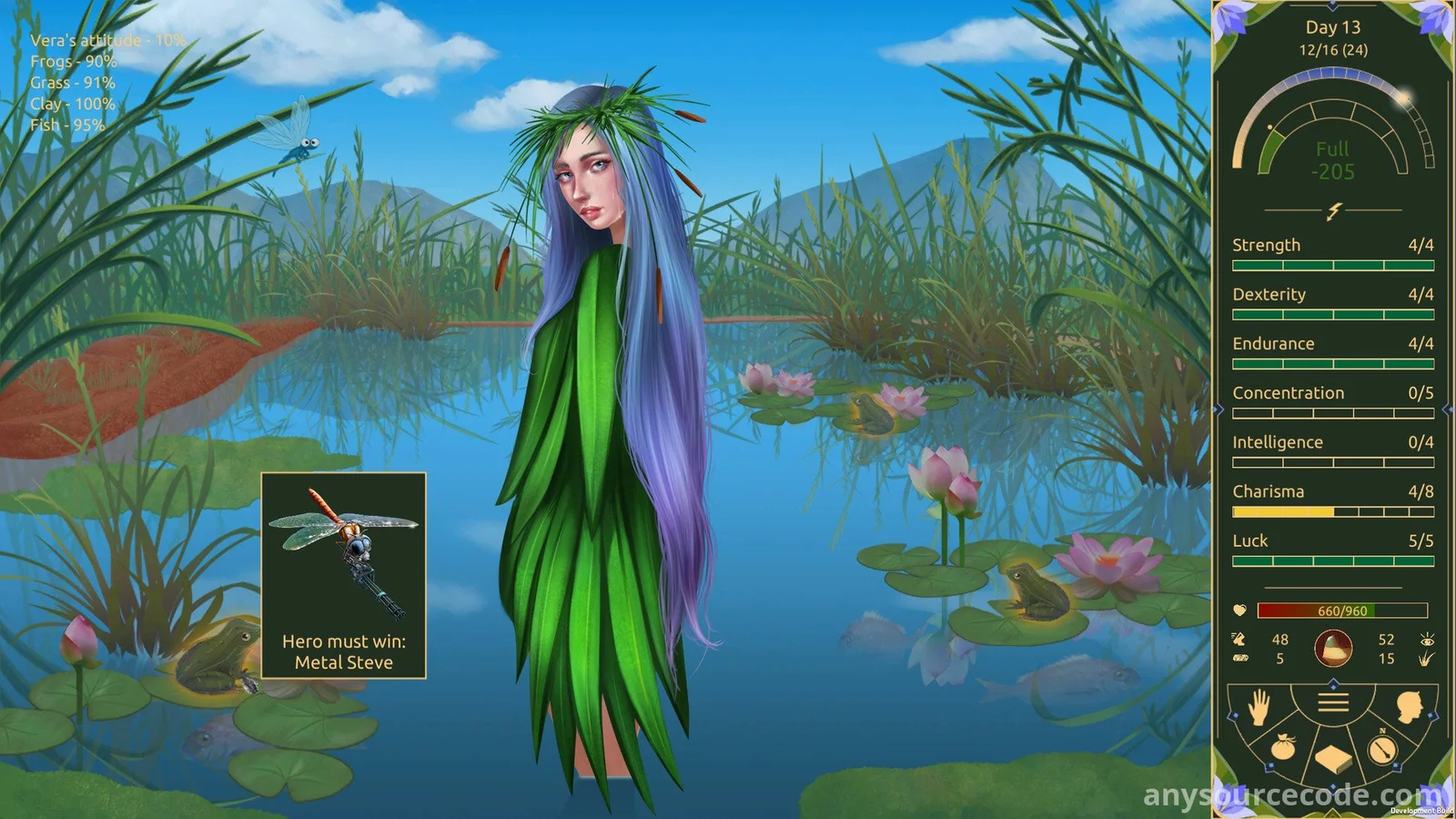
Task: Open the three-line main menu button
Action: click(x=1333, y=703)
